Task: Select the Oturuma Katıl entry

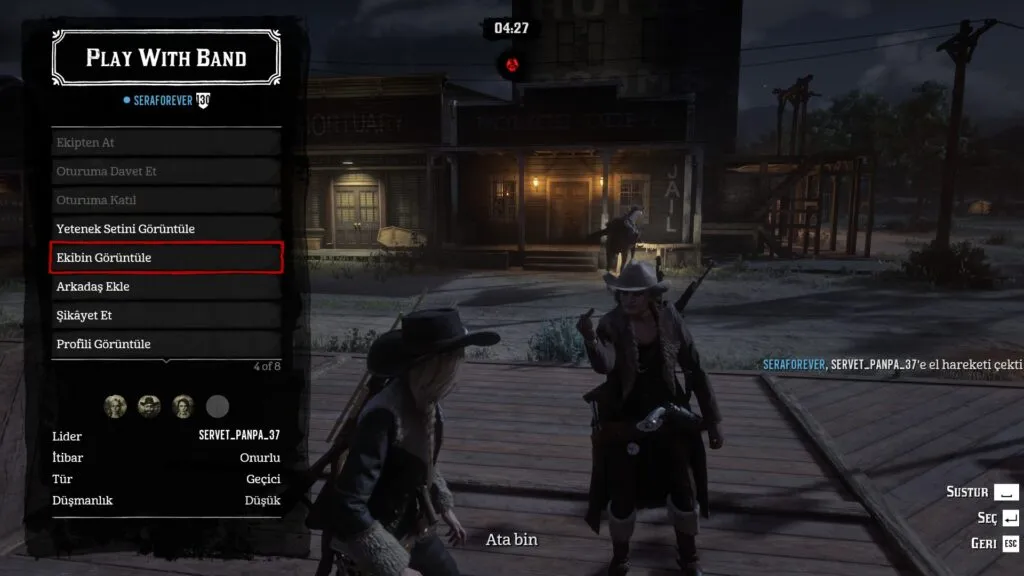Action: click(166, 200)
